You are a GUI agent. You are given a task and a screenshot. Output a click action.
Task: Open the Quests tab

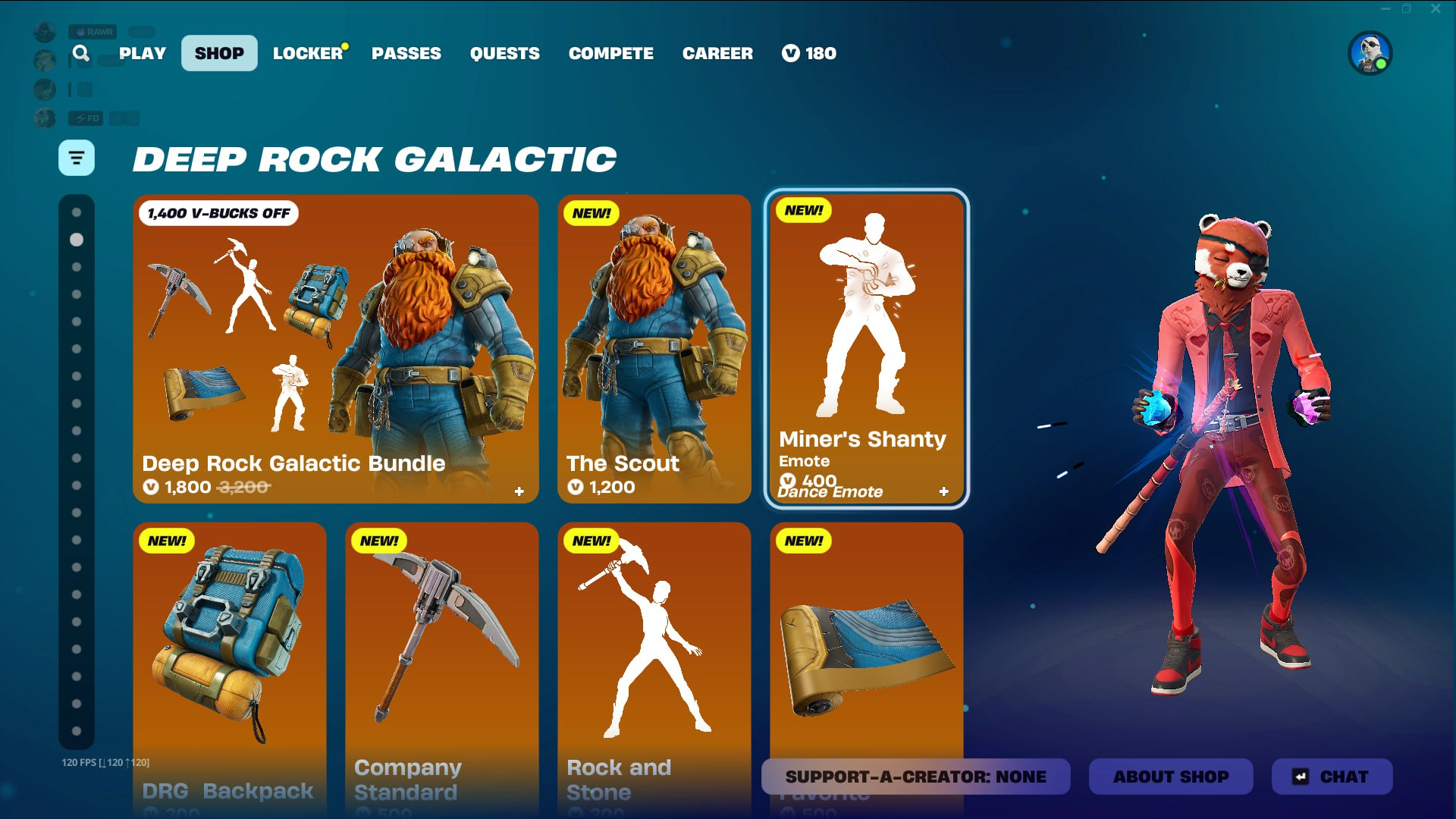point(505,53)
